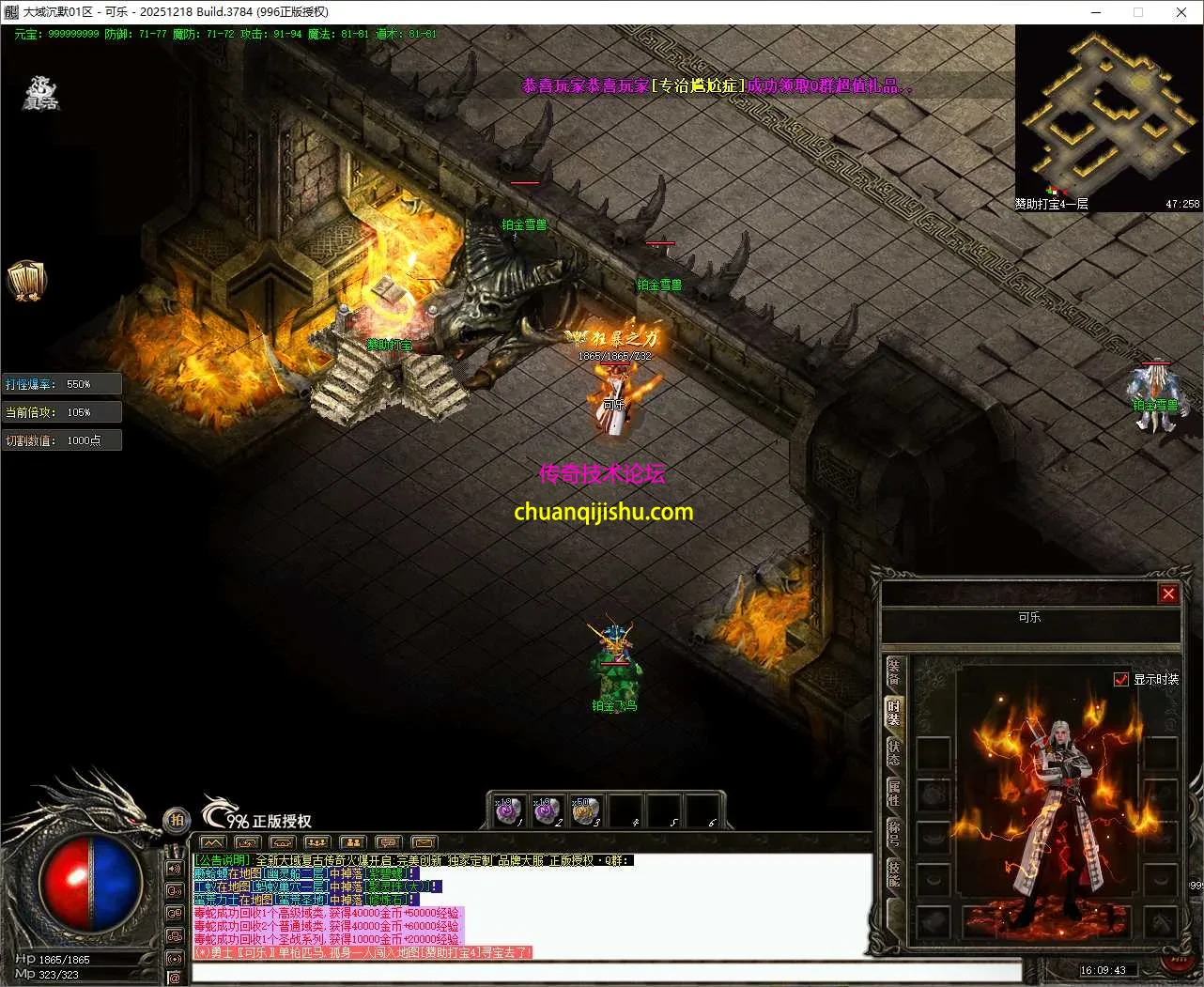Use the golden stone in hotbar slot 3
Image resolution: width=1204 pixels, height=987 pixels.
[x=585, y=811]
